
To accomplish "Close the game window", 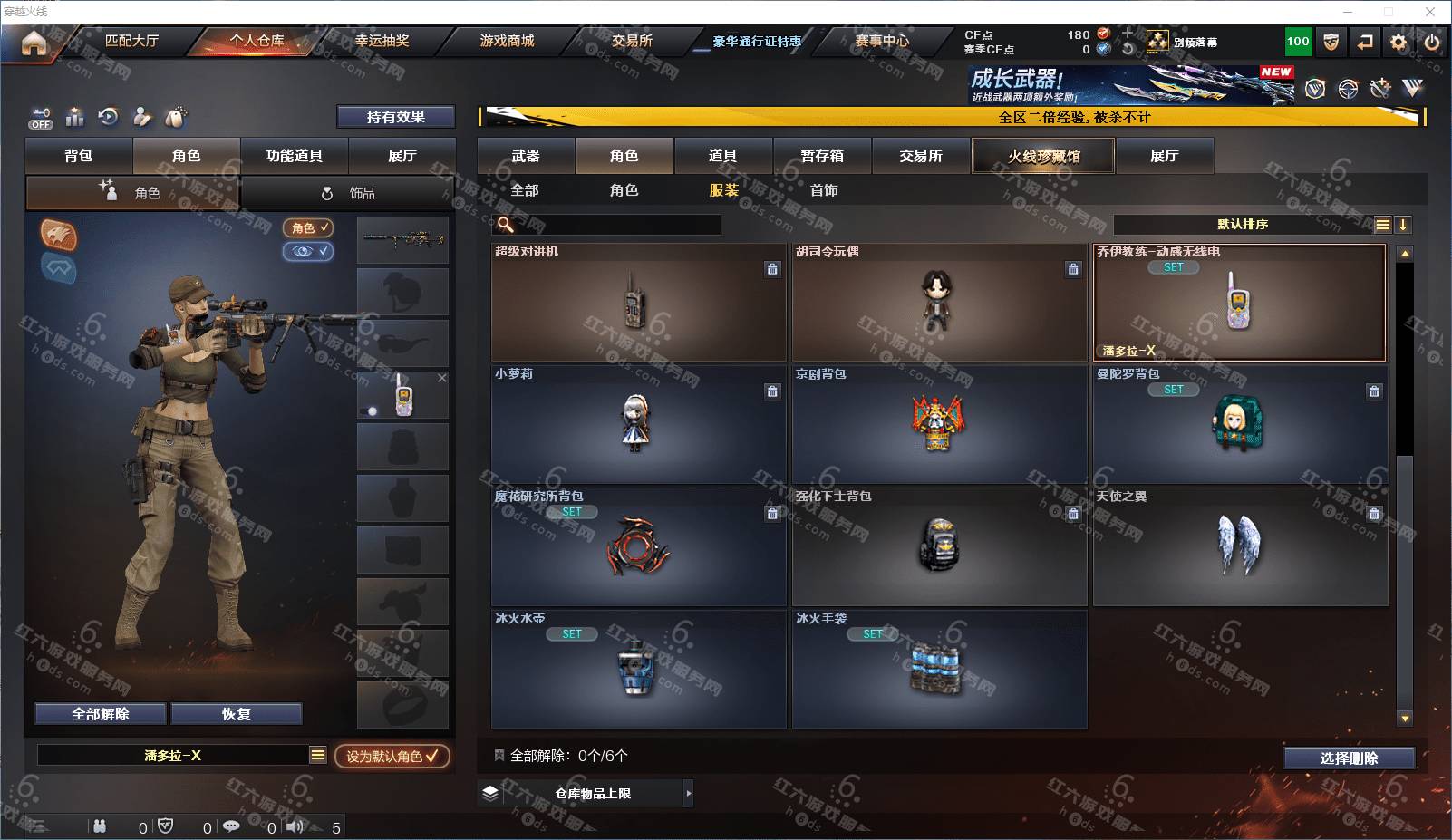I will pyautogui.click(x=1430, y=12).
